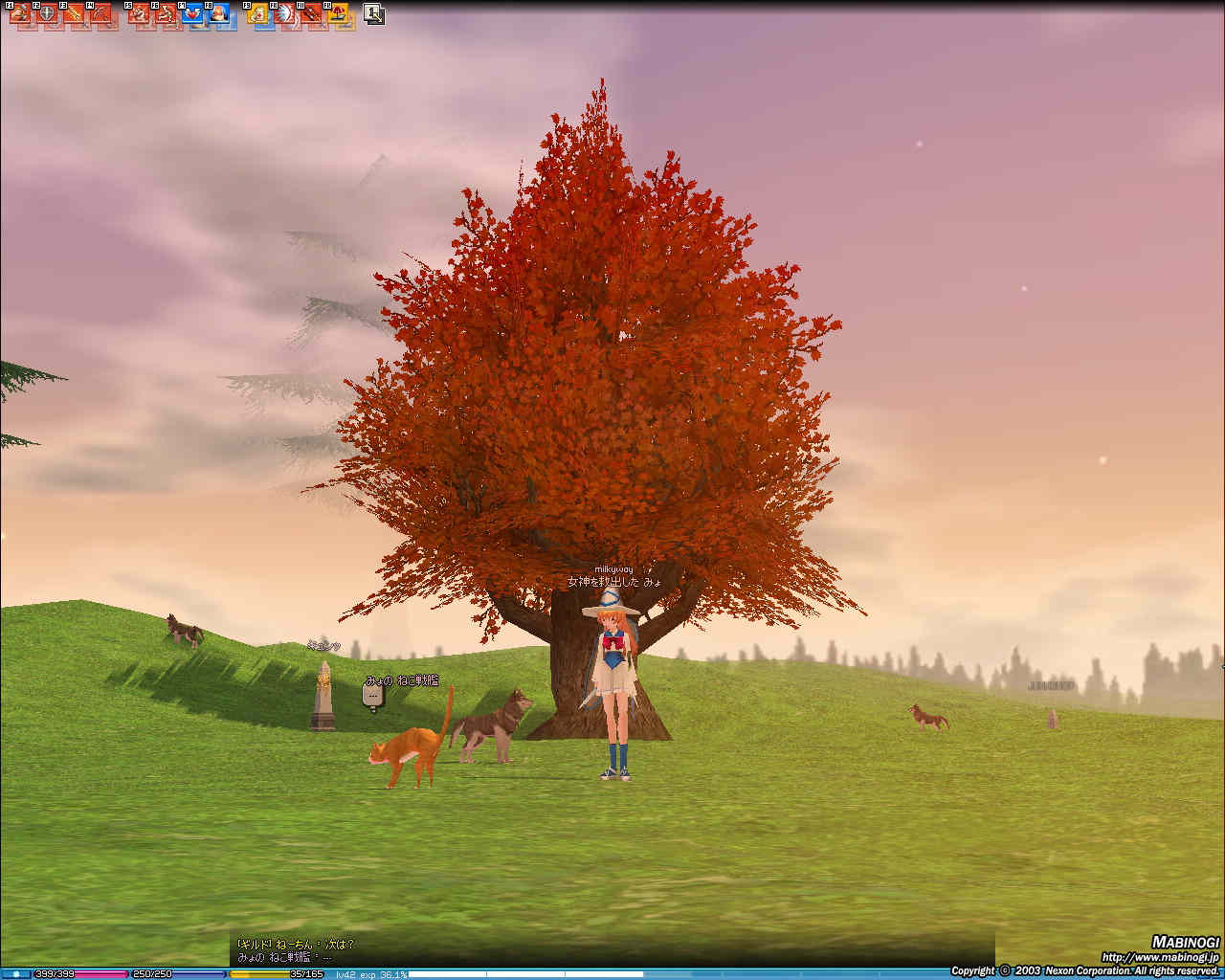Open the menu button beside the HP bar

click(15, 974)
